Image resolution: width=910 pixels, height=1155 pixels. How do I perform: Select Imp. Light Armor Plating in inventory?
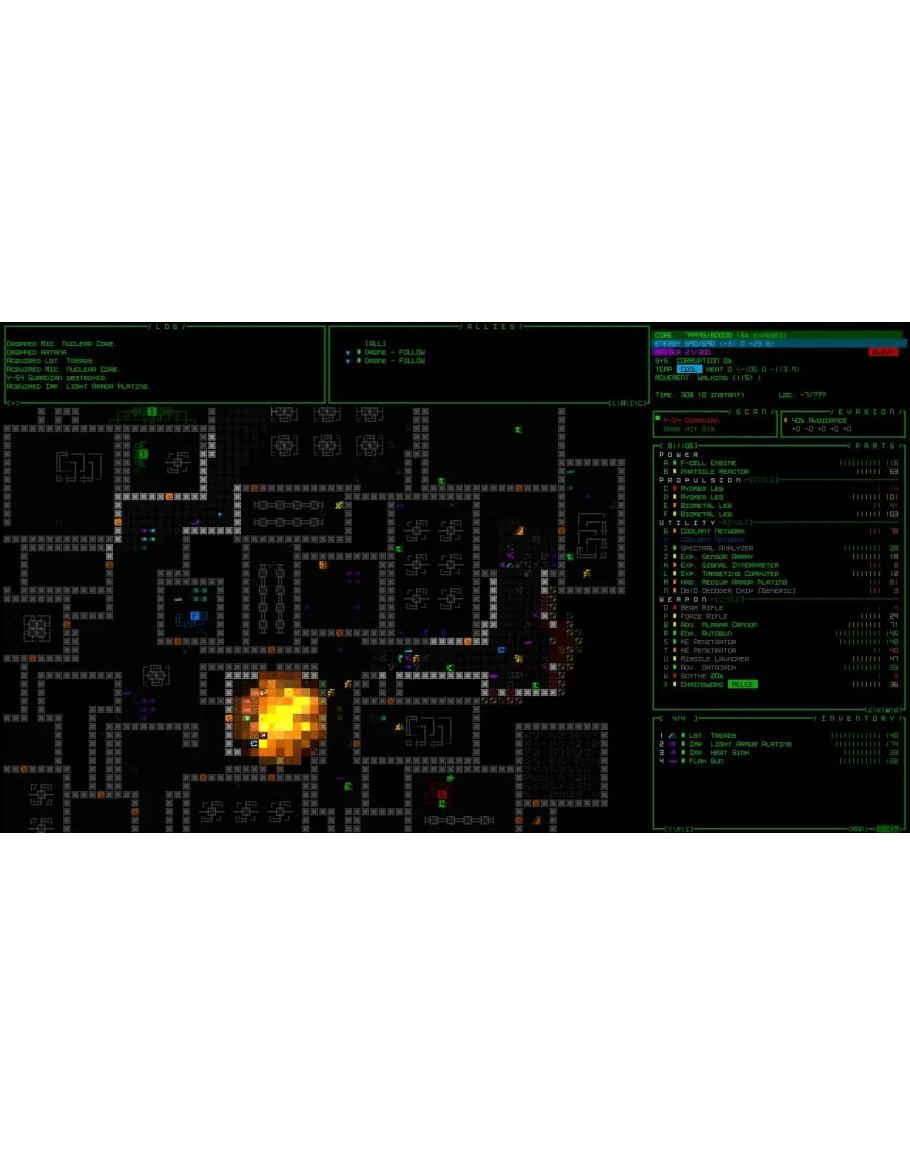point(735,744)
